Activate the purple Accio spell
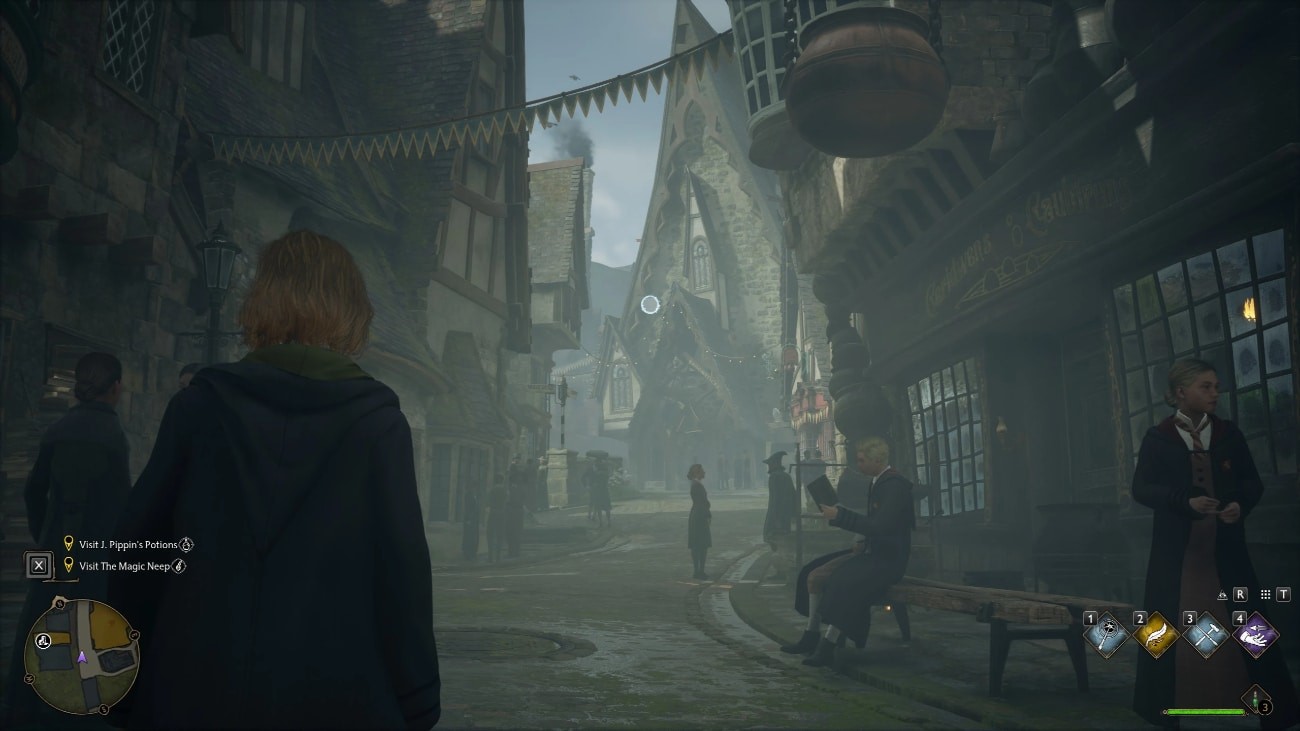Image resolution: width=1300 pixels, height=731 pixels. (x=1255, y=636)
